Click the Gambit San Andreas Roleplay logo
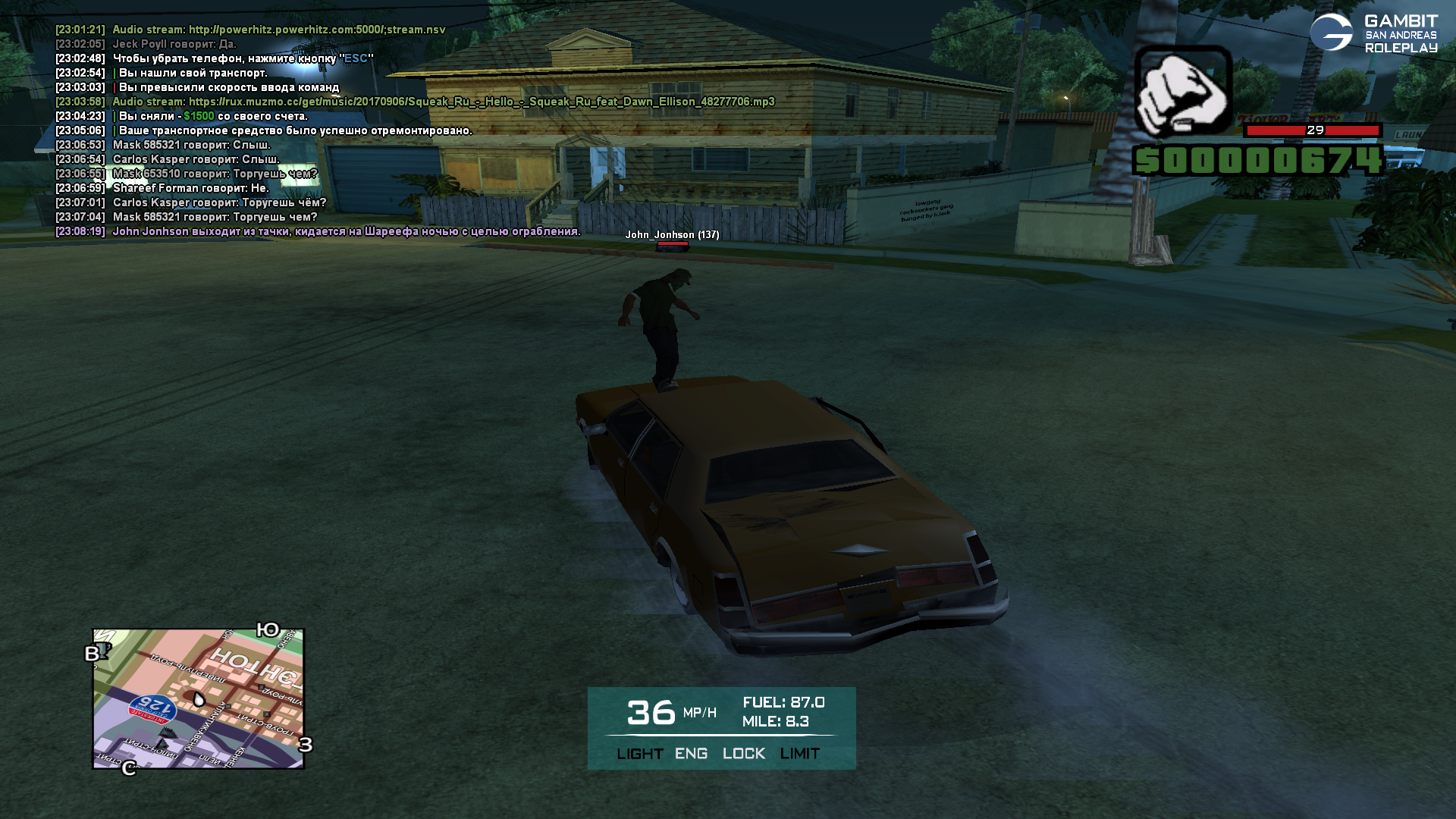 (1373, 34)
